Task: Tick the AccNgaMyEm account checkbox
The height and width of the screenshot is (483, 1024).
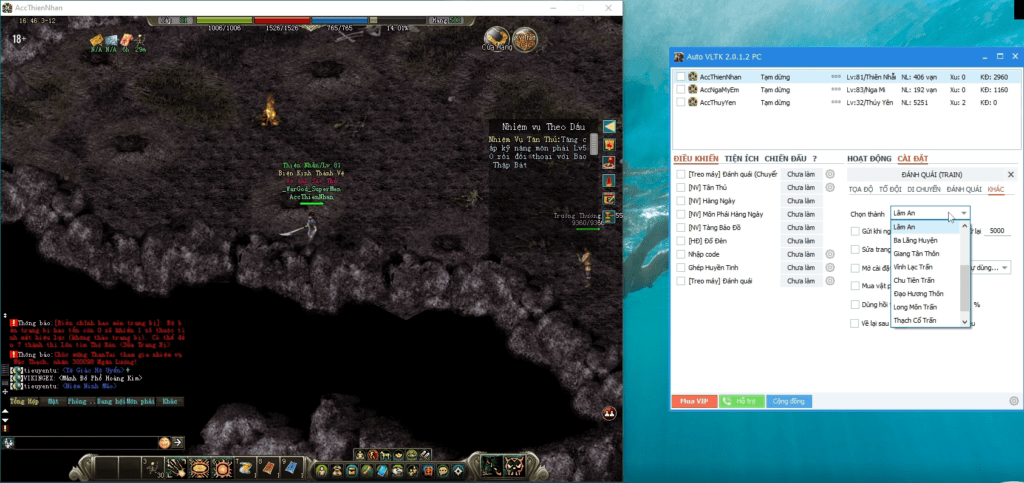Action: [x=681, y=89]
